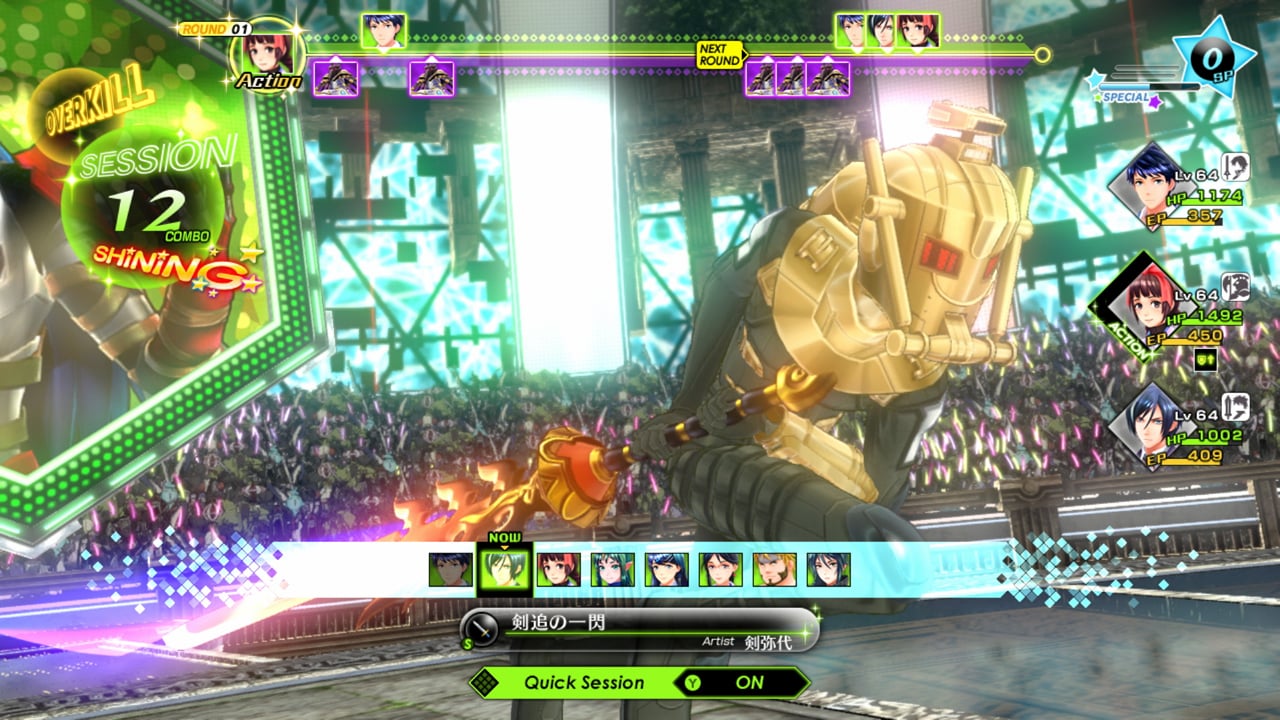Select the highlighted NOW session portrait
The height and width of the screenshot is (720, 1280).
(504, 570)
